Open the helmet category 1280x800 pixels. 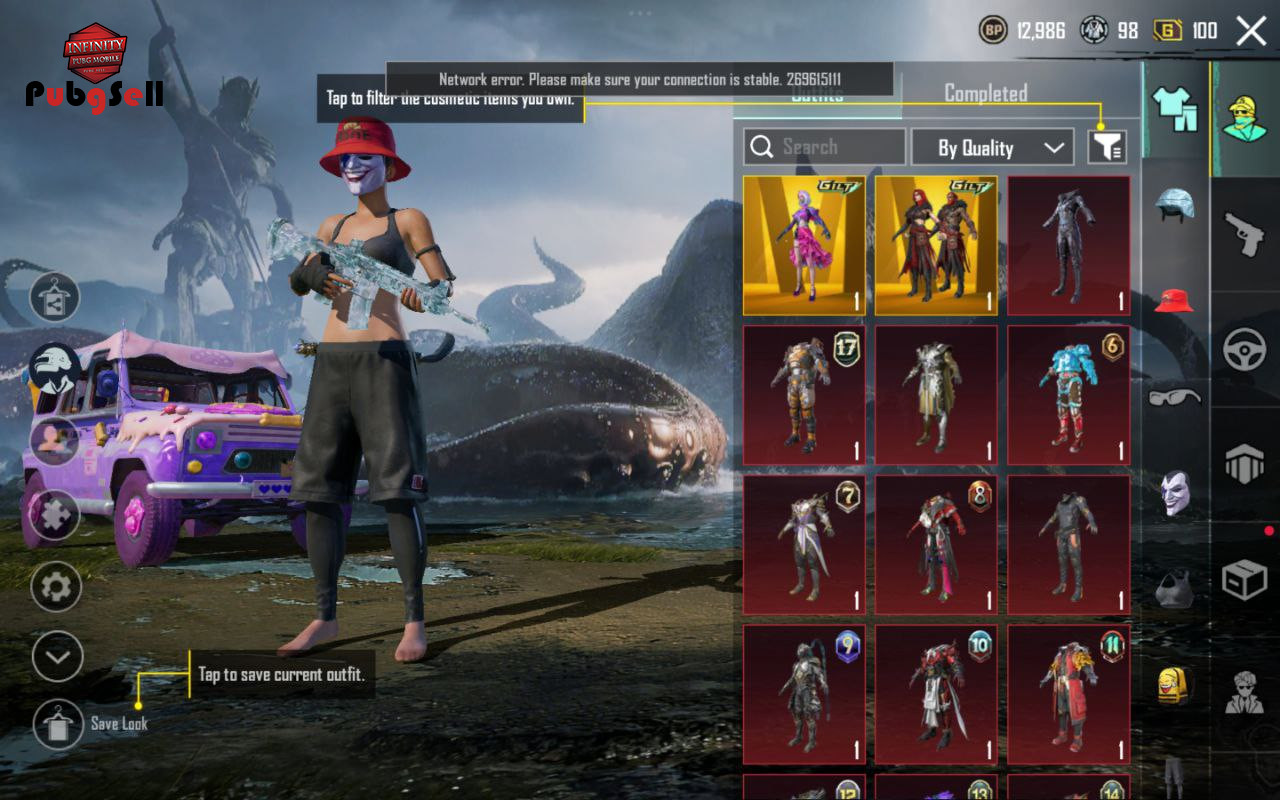click(1175, 205)
